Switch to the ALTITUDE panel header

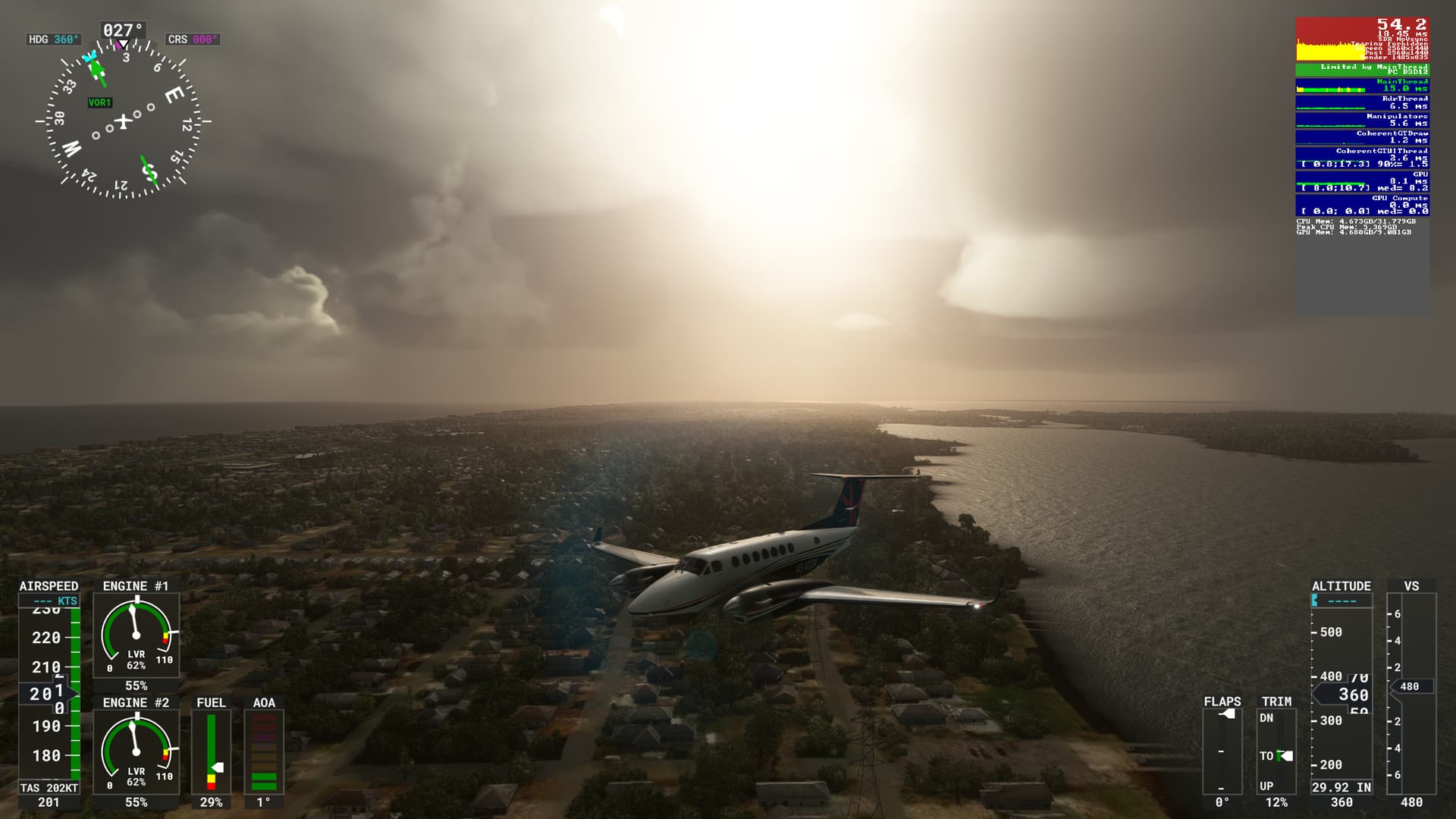pyautogui.click(x=1341, y=585)
